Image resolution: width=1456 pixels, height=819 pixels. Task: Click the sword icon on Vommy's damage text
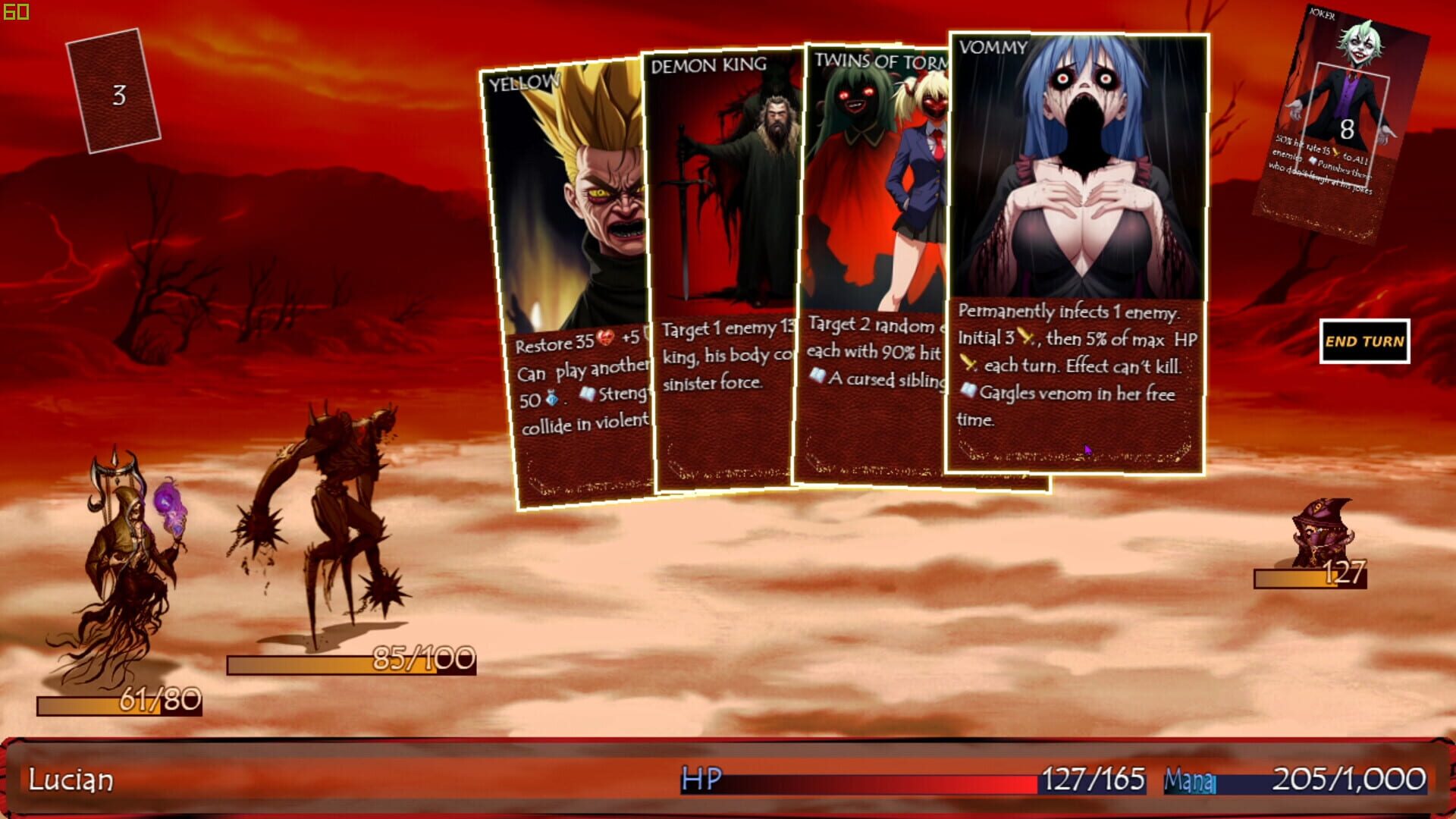[1025, 337]
